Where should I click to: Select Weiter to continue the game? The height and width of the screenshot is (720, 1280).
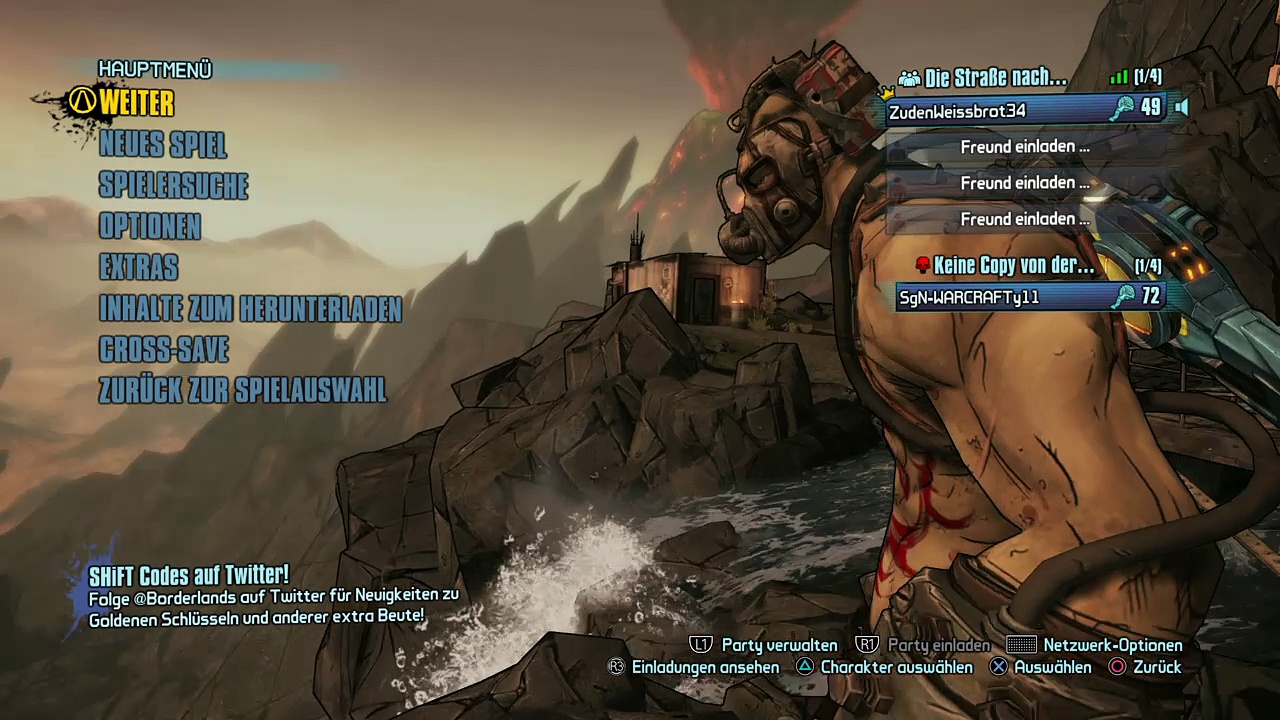tap(137, 103)
